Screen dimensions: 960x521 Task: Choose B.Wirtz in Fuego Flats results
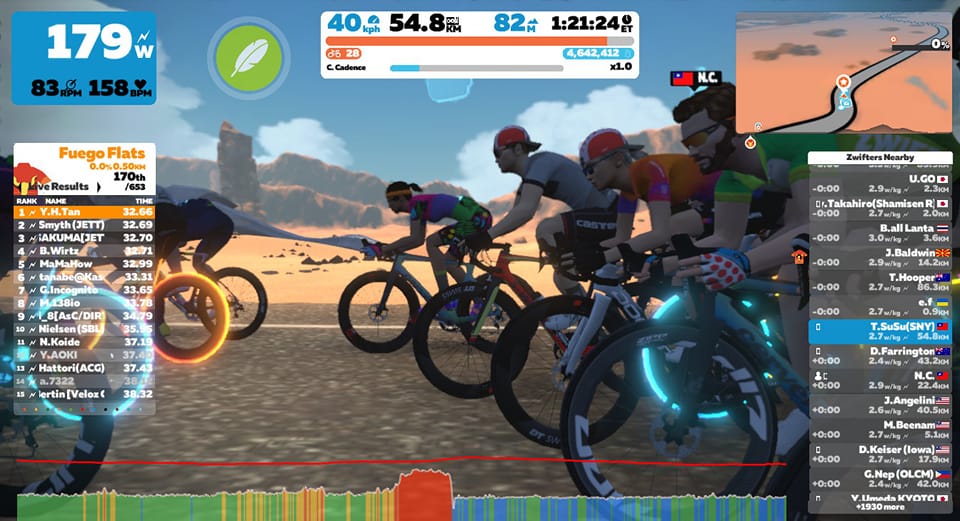pos(84,250)
